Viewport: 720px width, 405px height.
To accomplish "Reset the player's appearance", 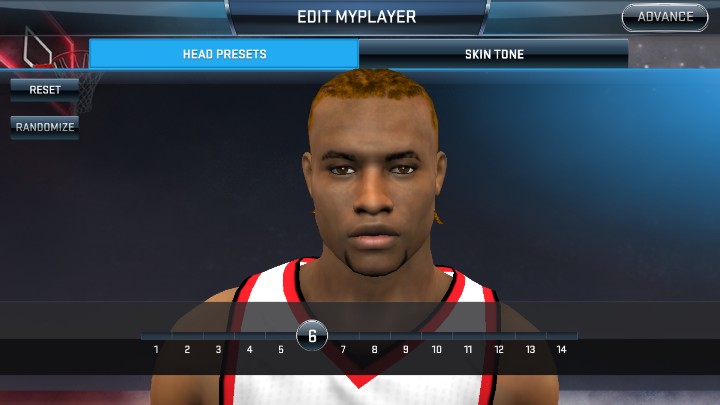I will [x=45, y=90].
